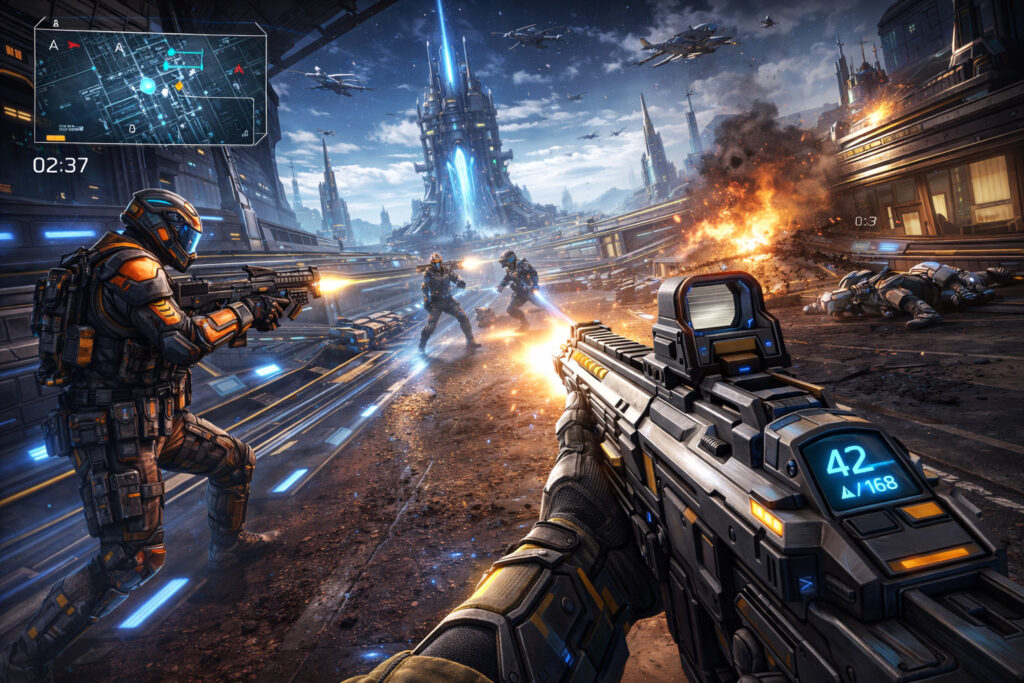This screenshot has height=683, width=1024.
Task: Click the large glowing cyan minimap dot
Action: click(x=148, y=86)
